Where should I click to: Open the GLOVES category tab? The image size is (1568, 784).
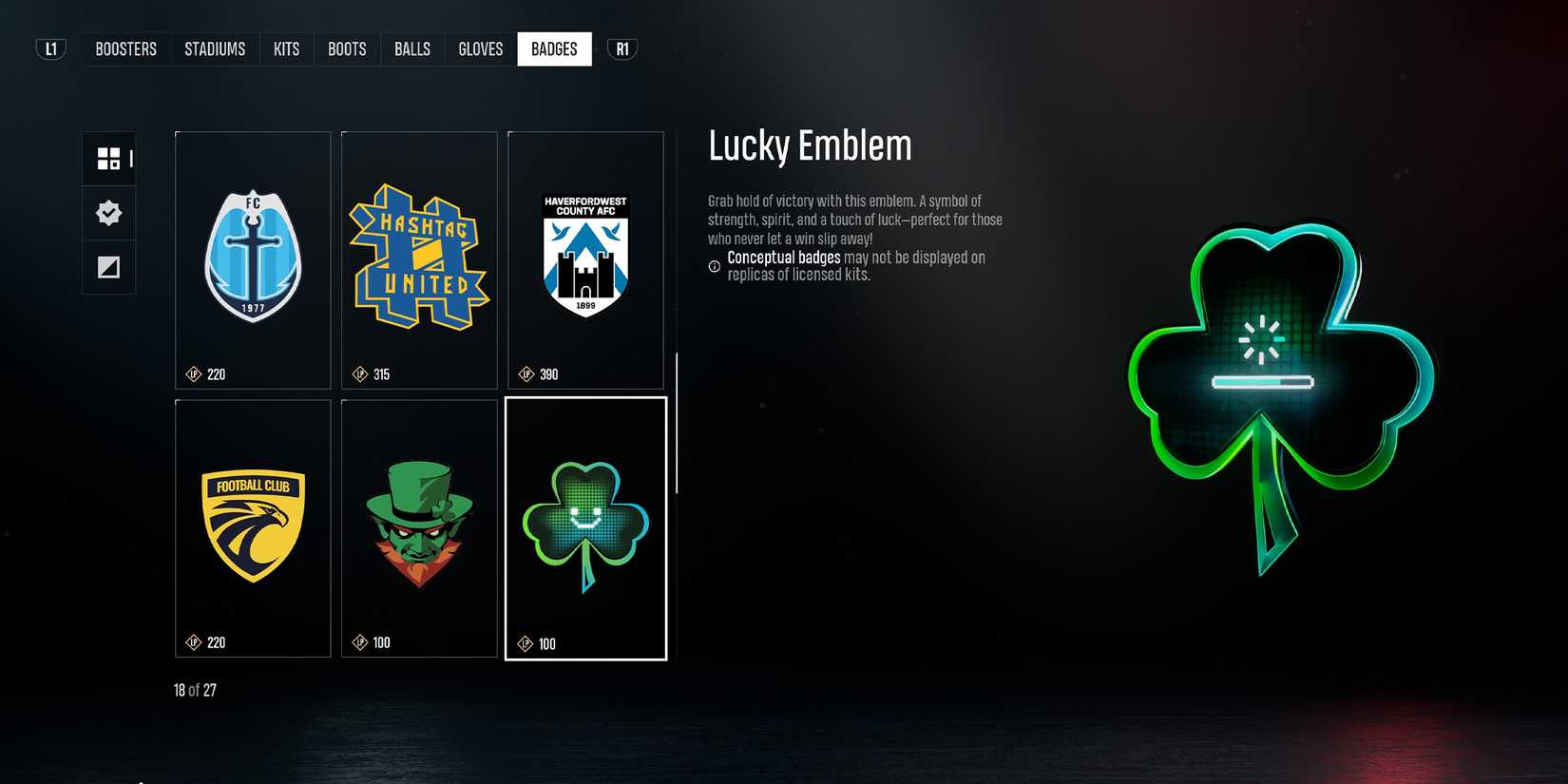tap(480, 48)
